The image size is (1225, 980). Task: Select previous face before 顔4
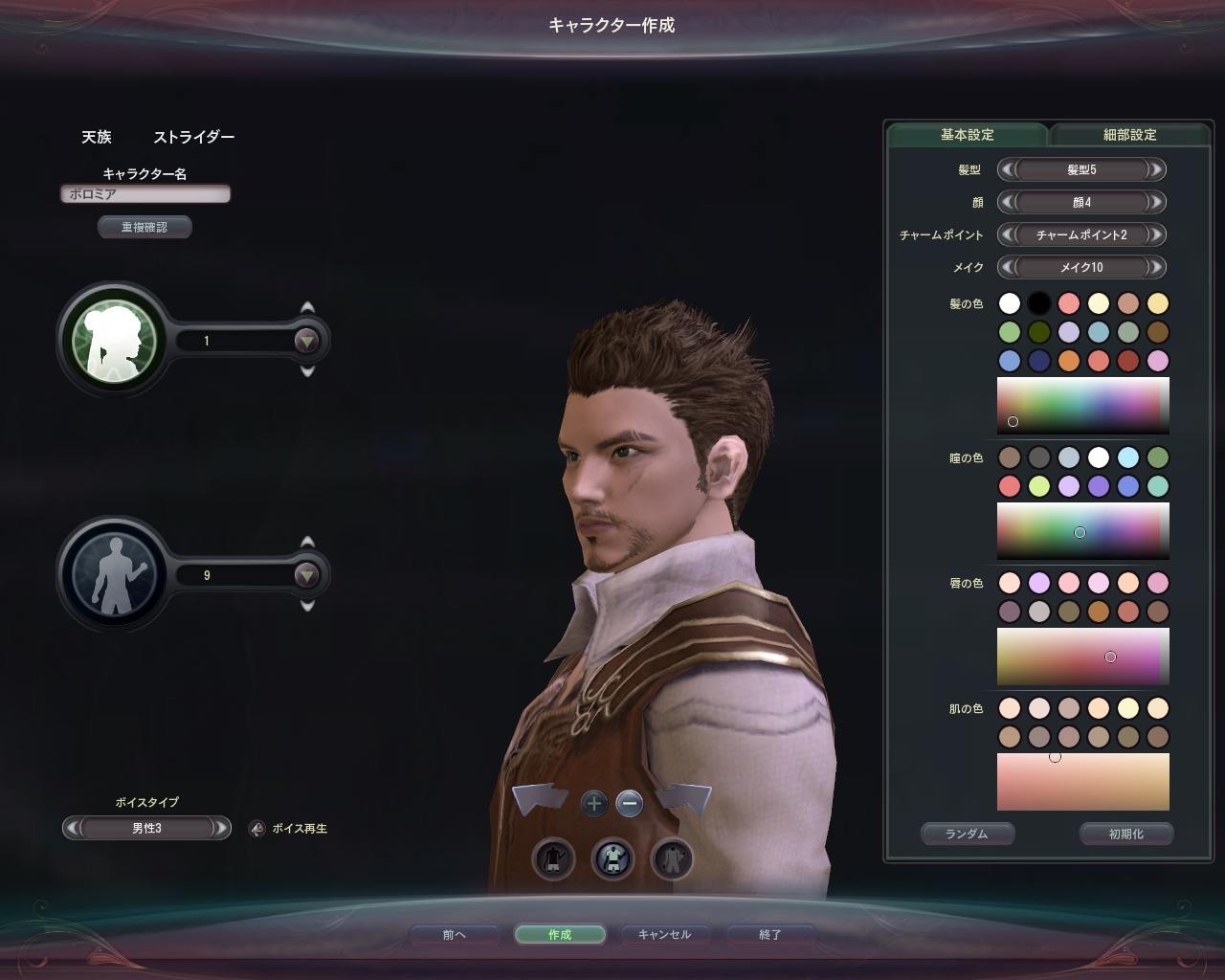1007,203
